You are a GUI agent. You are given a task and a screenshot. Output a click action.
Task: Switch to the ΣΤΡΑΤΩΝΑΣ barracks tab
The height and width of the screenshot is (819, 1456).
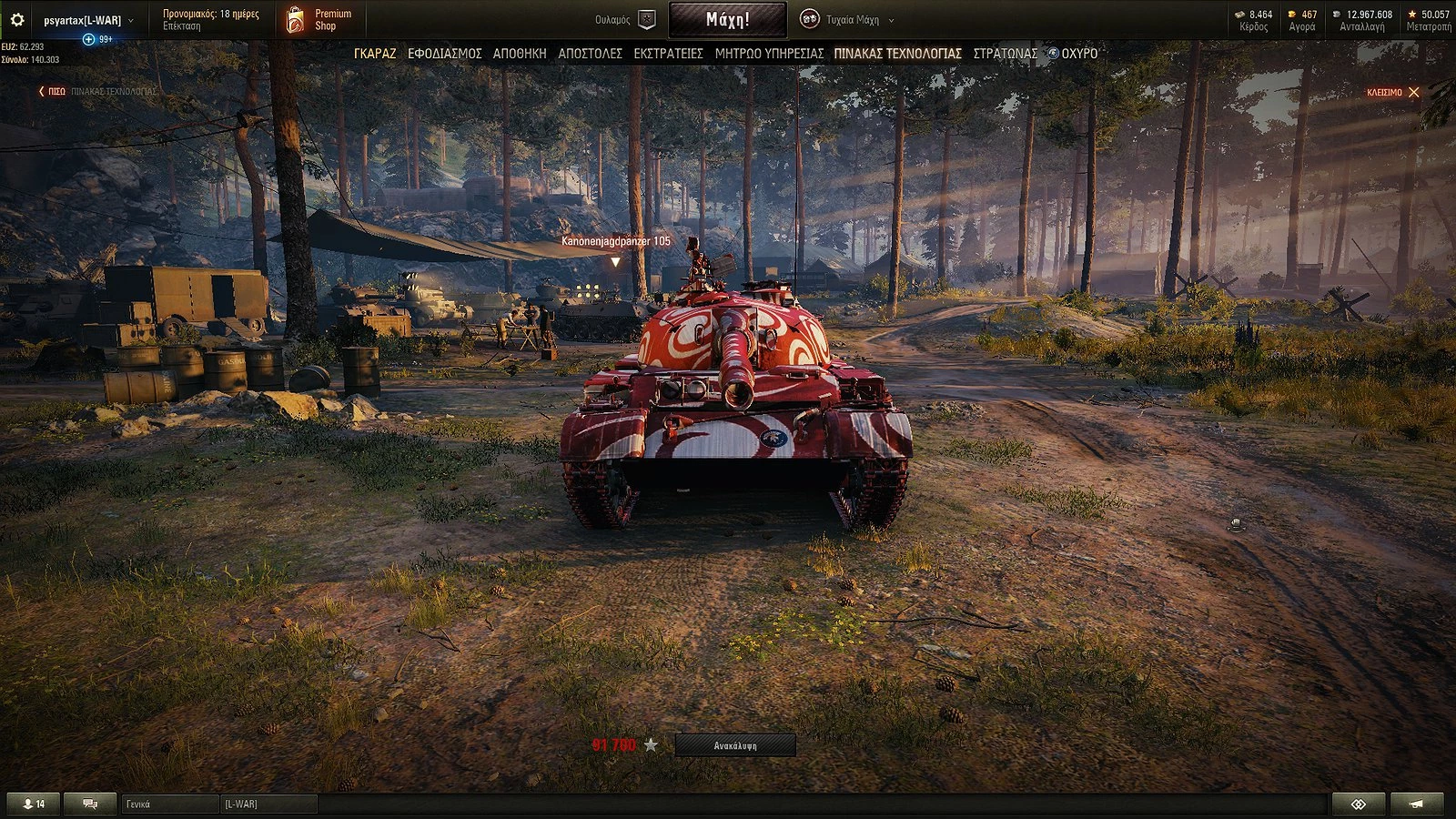tap(1005, 54)
